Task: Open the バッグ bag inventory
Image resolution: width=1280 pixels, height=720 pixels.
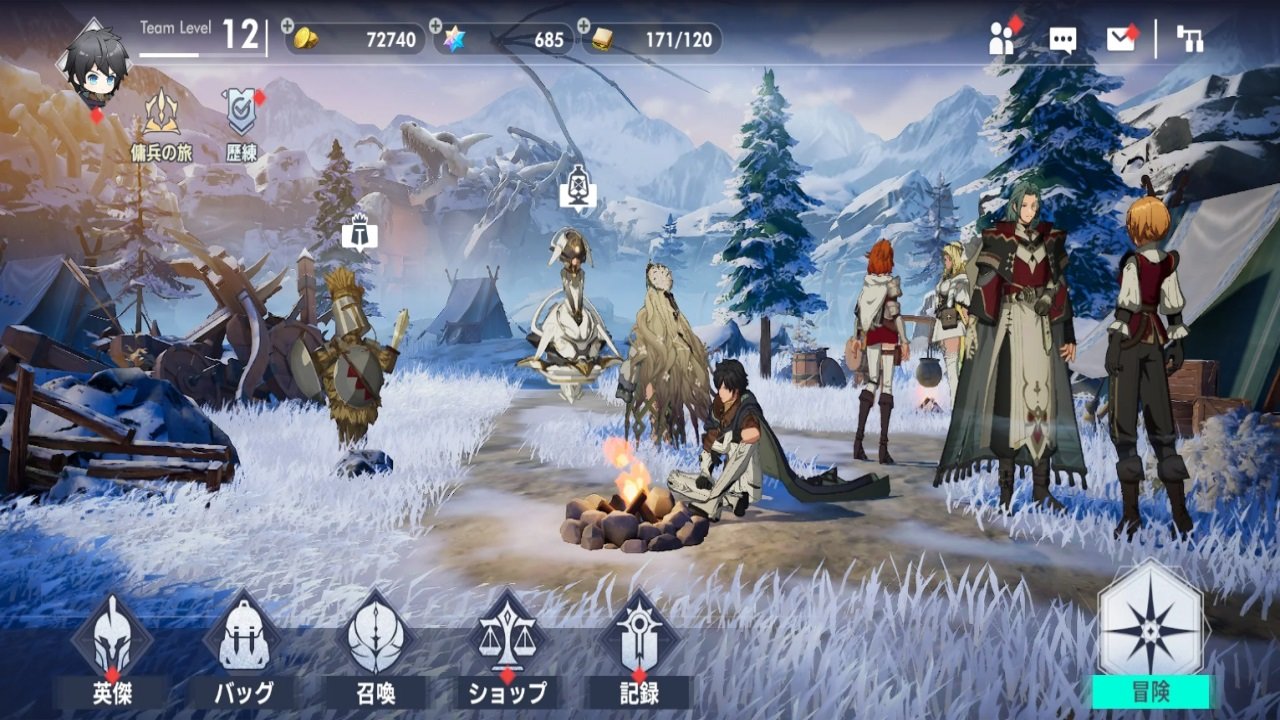Action: 243,650
